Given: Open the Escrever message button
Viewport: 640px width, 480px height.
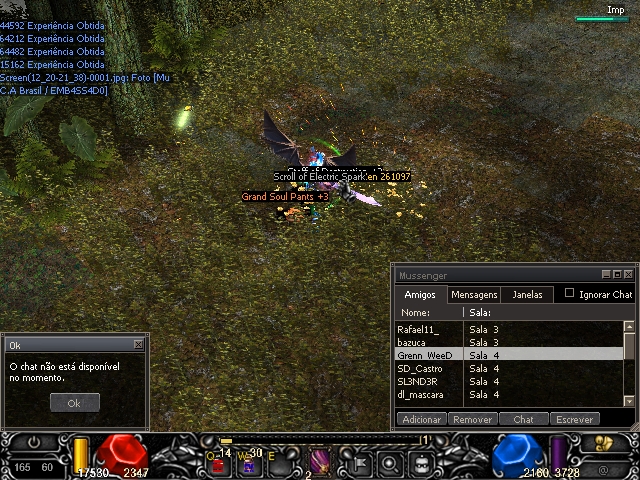Looking at the screenshot, I should click(575, 420).
